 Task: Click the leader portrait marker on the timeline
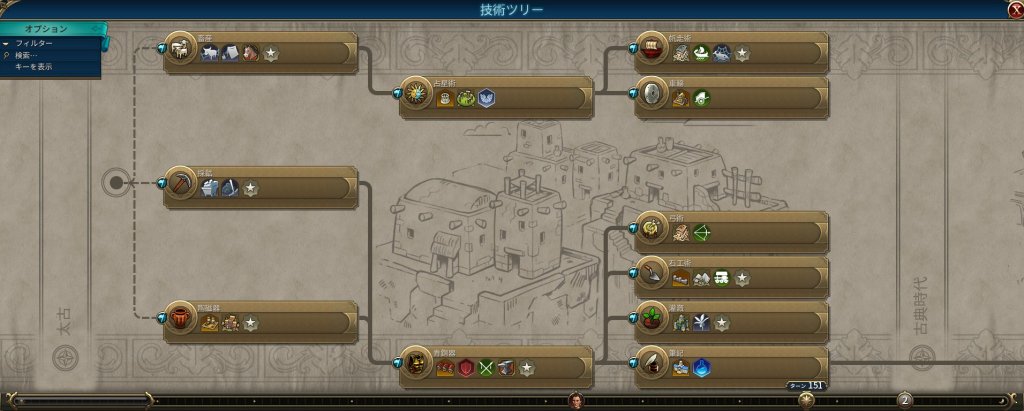tap(577, 400)
